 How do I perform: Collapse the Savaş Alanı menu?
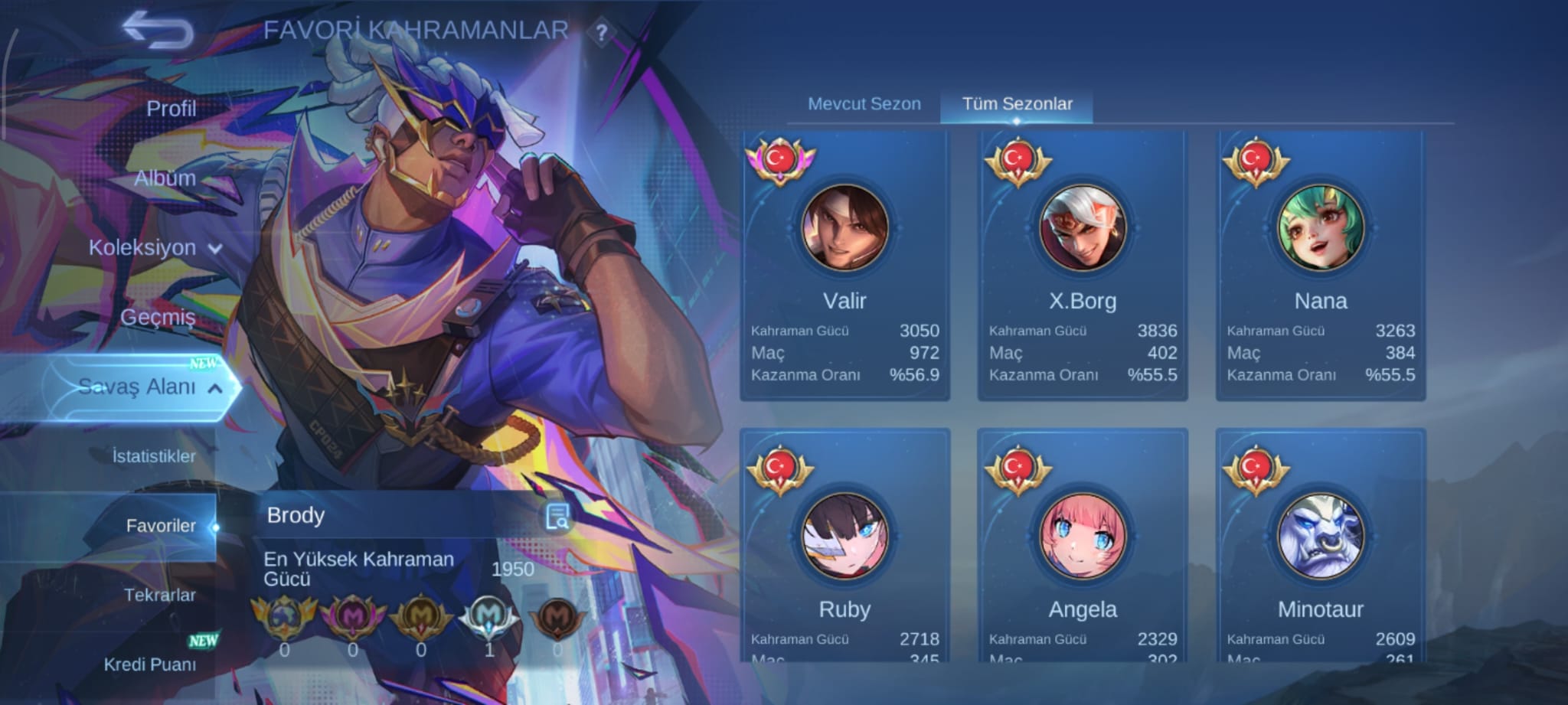point(150,387)
